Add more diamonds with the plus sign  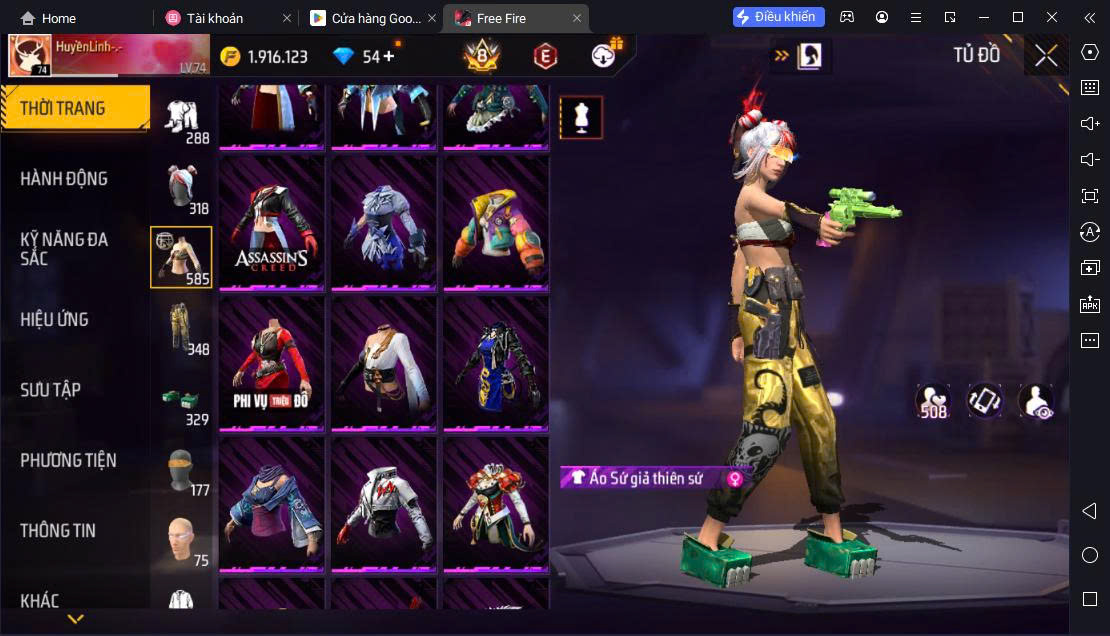pyautogui.click(x=389, y=56)
